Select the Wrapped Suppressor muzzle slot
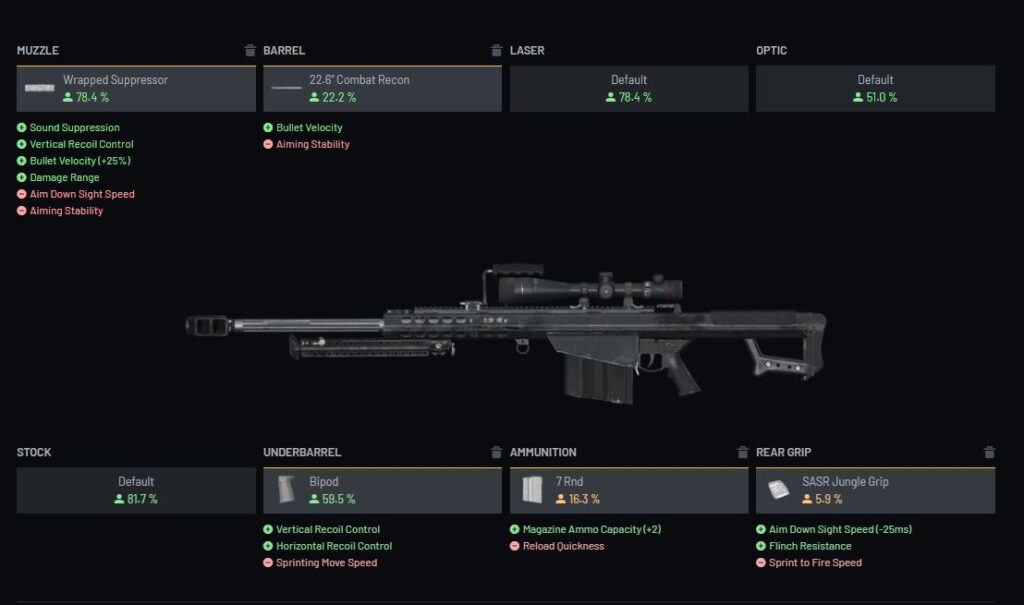The image size is (1024, 605). click(x=136, y=89)
